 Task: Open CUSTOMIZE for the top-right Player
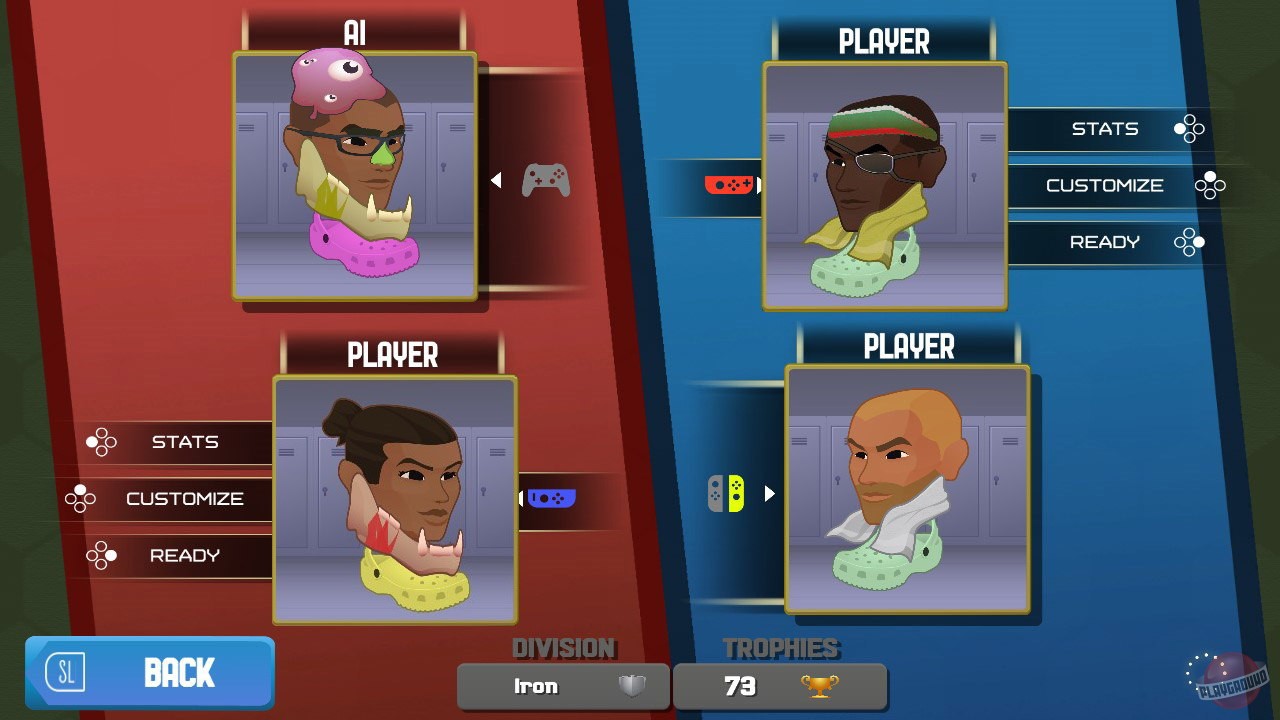click(1104, 185)
